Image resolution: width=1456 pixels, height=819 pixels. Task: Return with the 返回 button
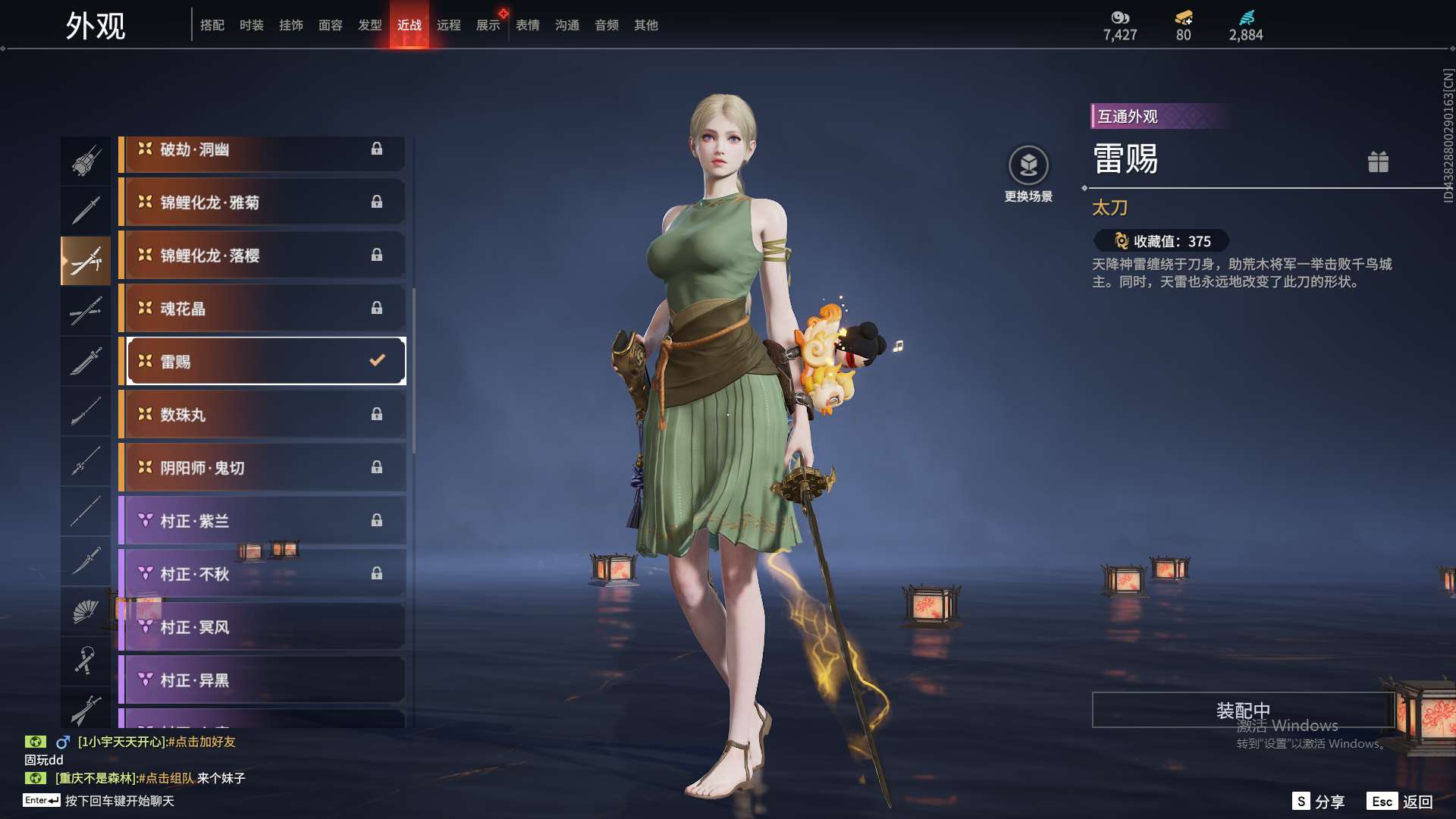[1401, 802]
